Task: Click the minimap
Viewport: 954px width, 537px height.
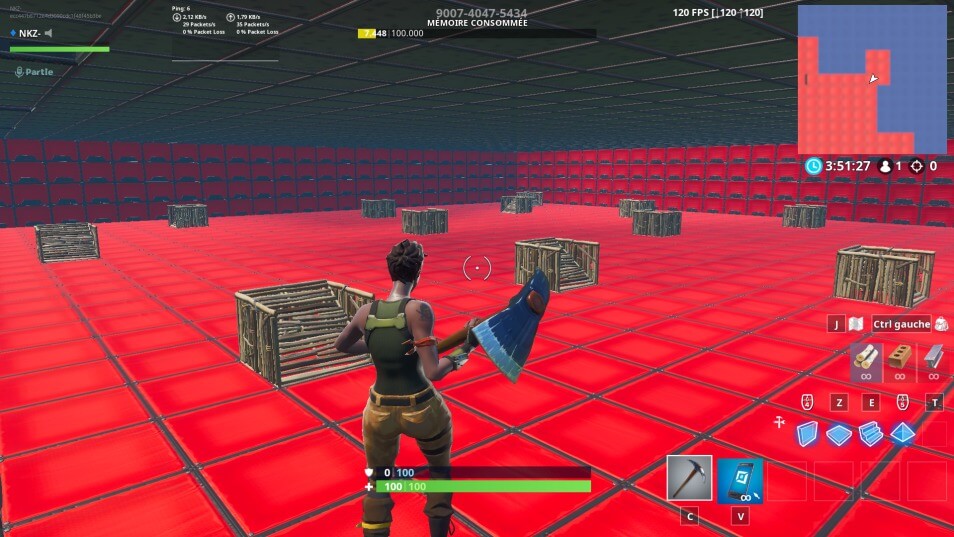Action: (x=871, y=79)
